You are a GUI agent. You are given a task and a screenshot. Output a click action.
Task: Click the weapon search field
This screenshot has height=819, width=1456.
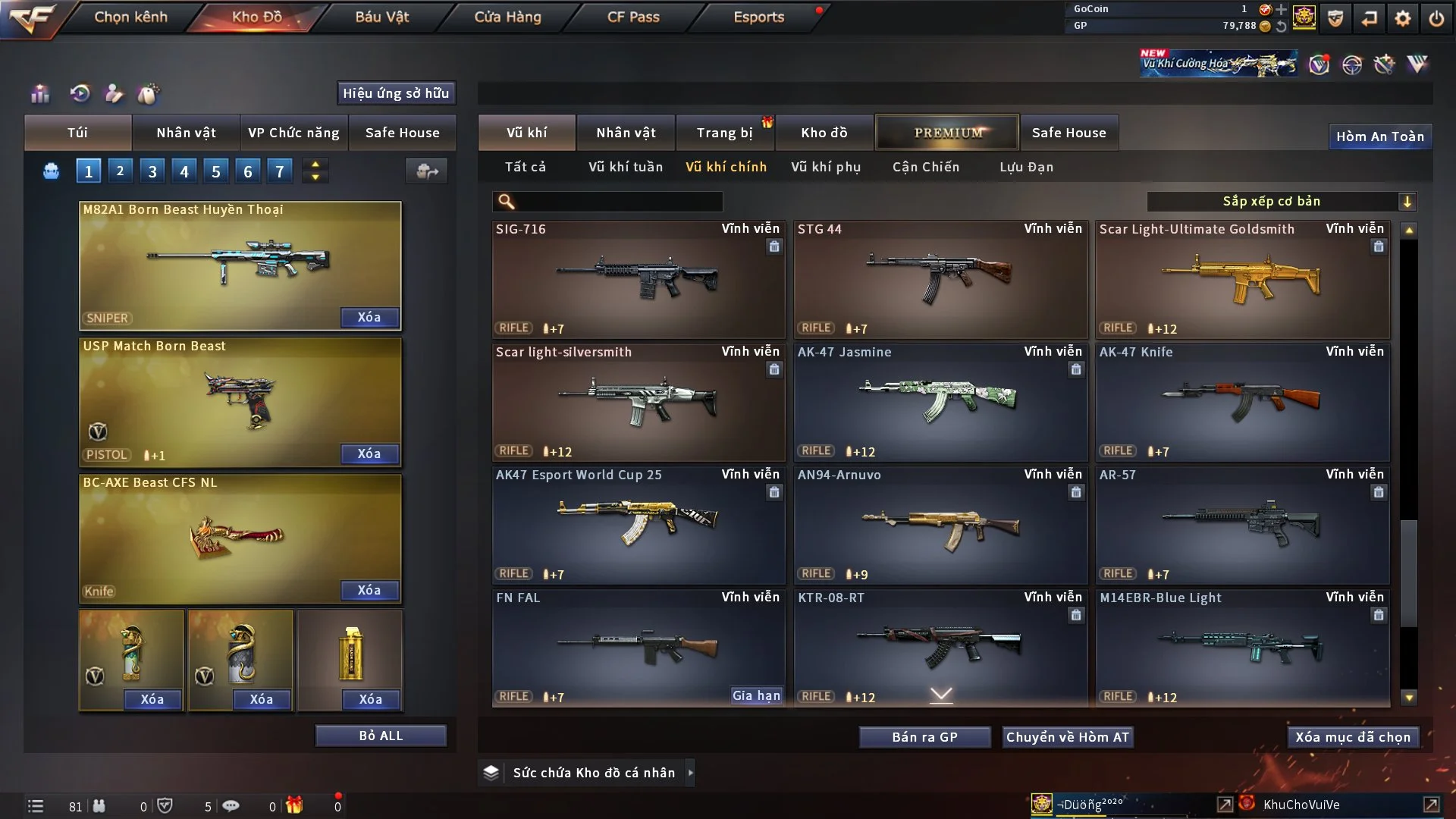pyautogui.click(x=618, y=202)
